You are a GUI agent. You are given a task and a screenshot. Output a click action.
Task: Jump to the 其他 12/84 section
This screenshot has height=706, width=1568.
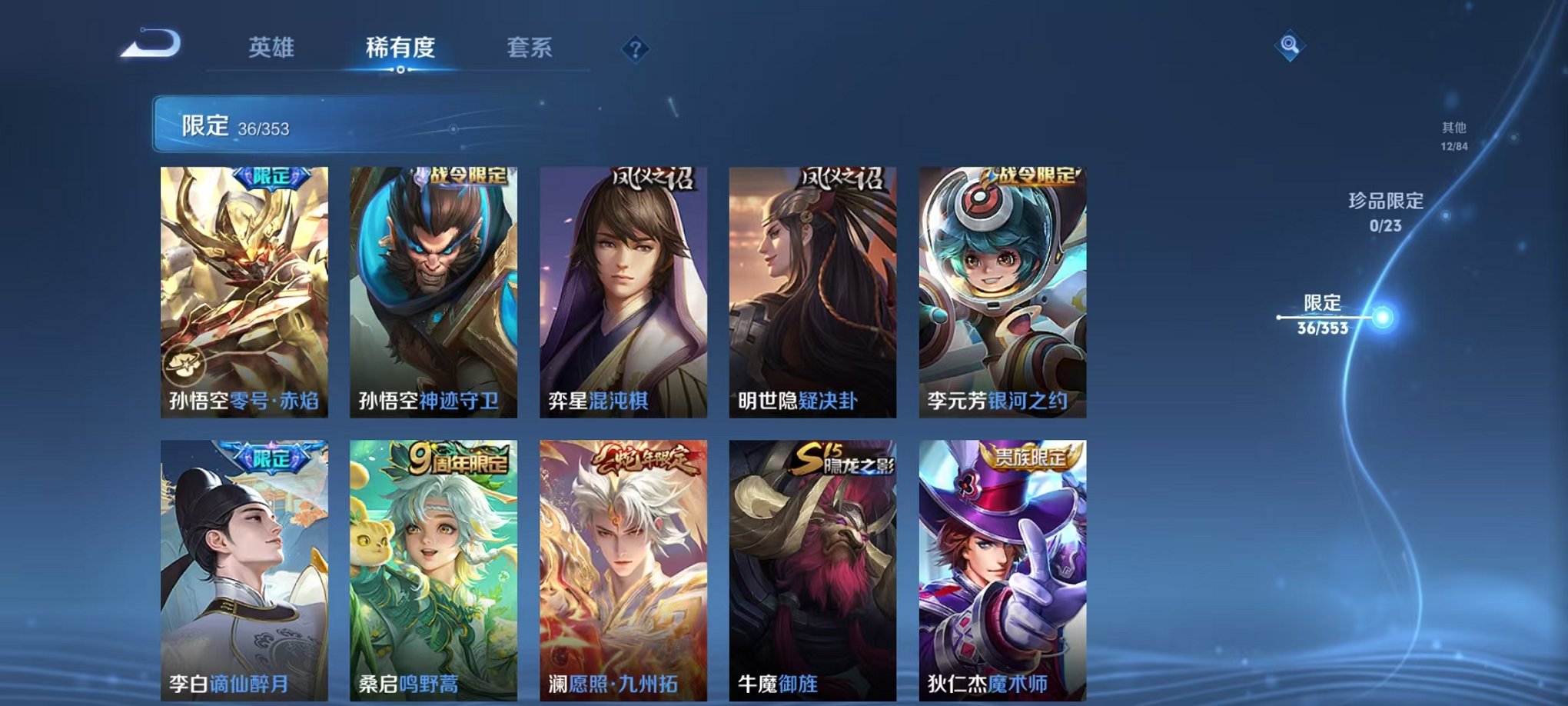pyautogui.click(x=1453, y=137)
